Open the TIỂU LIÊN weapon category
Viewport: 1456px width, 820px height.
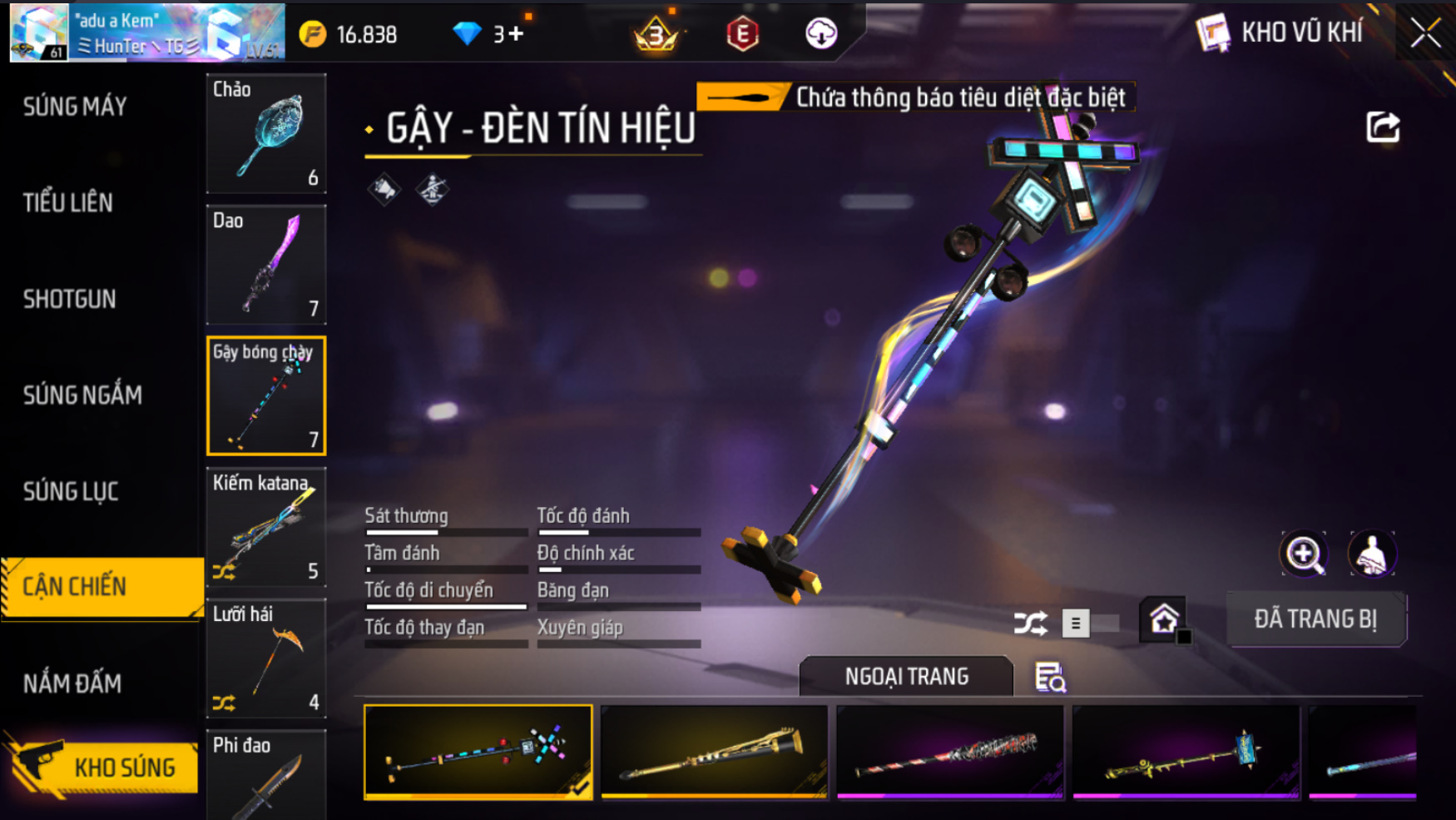[x=67, y=202]
